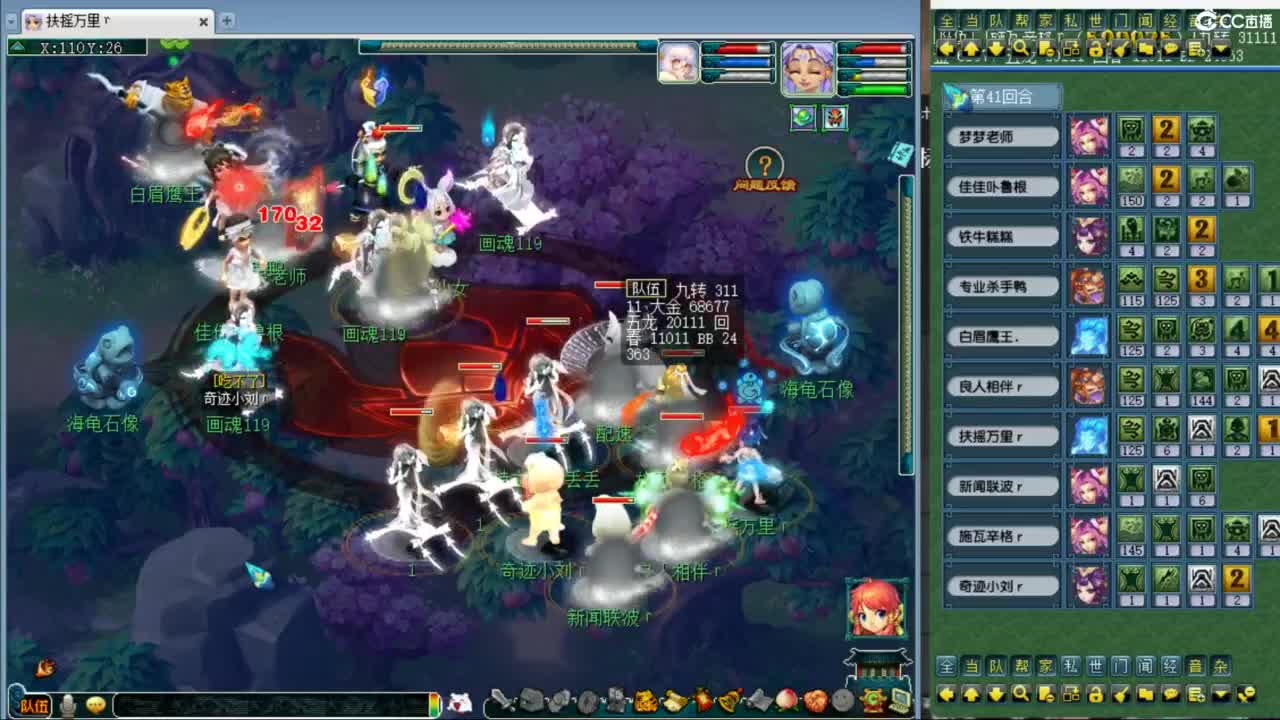Open the down-arrow dropdown in the bottom chat toolbar

tap(1221, 694)
